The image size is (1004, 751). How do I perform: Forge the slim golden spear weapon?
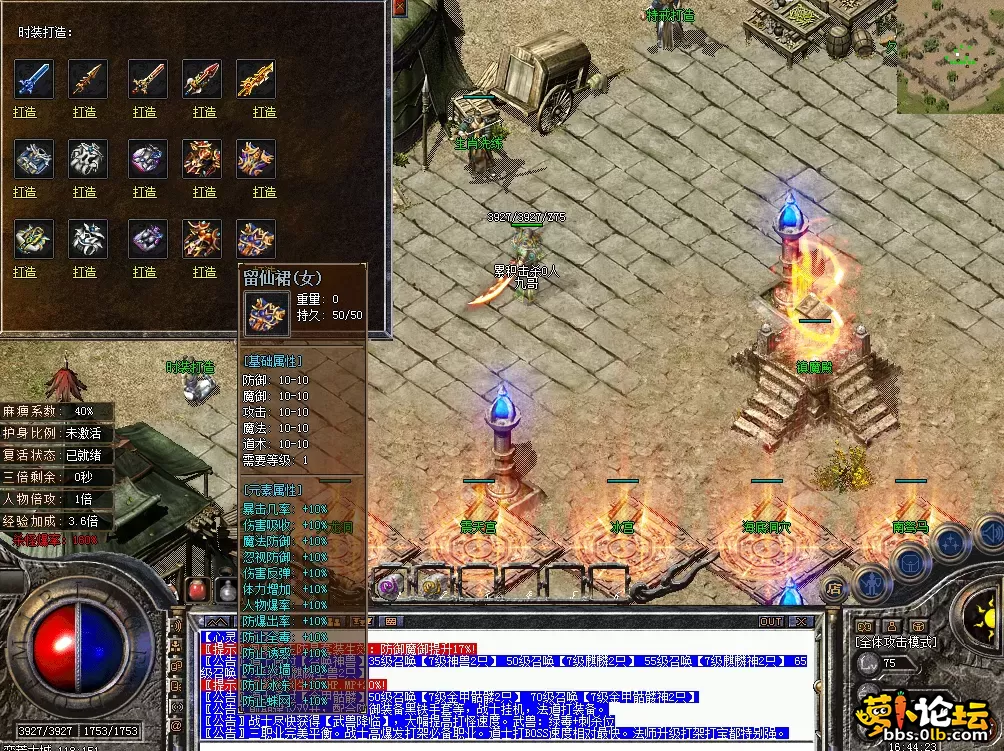click(x=85, y=112)
